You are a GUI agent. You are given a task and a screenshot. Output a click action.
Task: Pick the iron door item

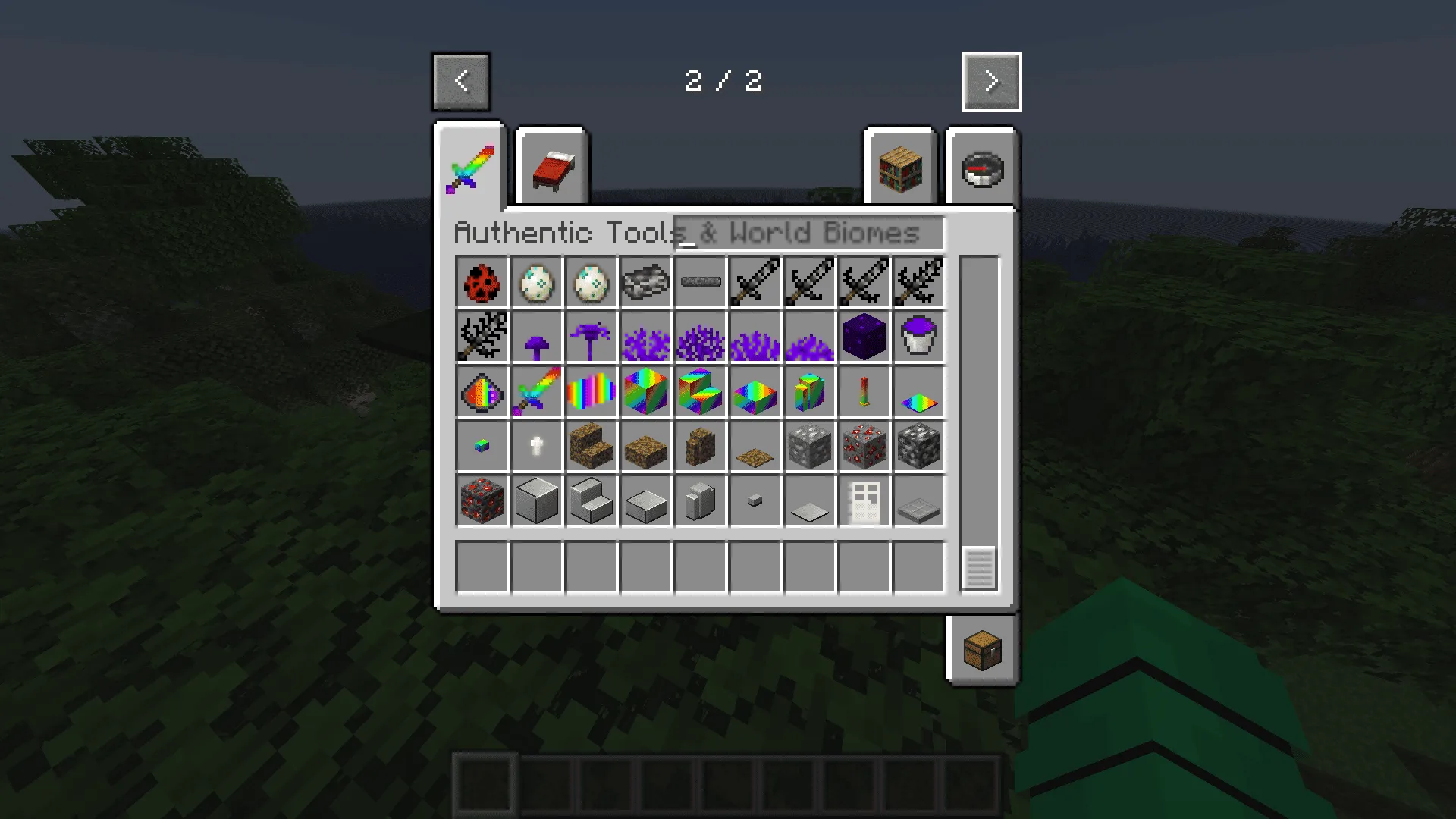pos(864,501)
